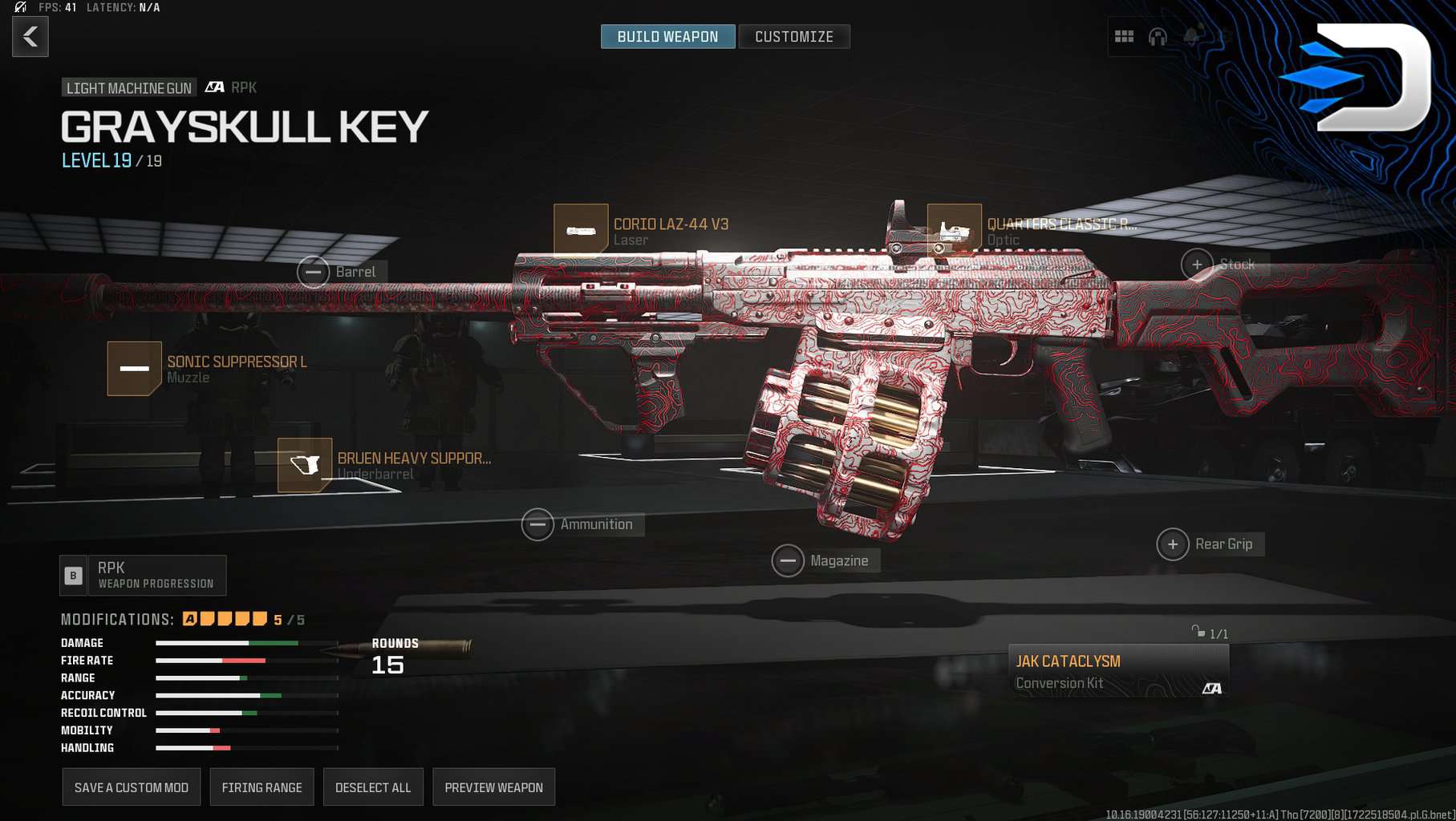Choose the Barrel attachment slot

pos(314,273)
